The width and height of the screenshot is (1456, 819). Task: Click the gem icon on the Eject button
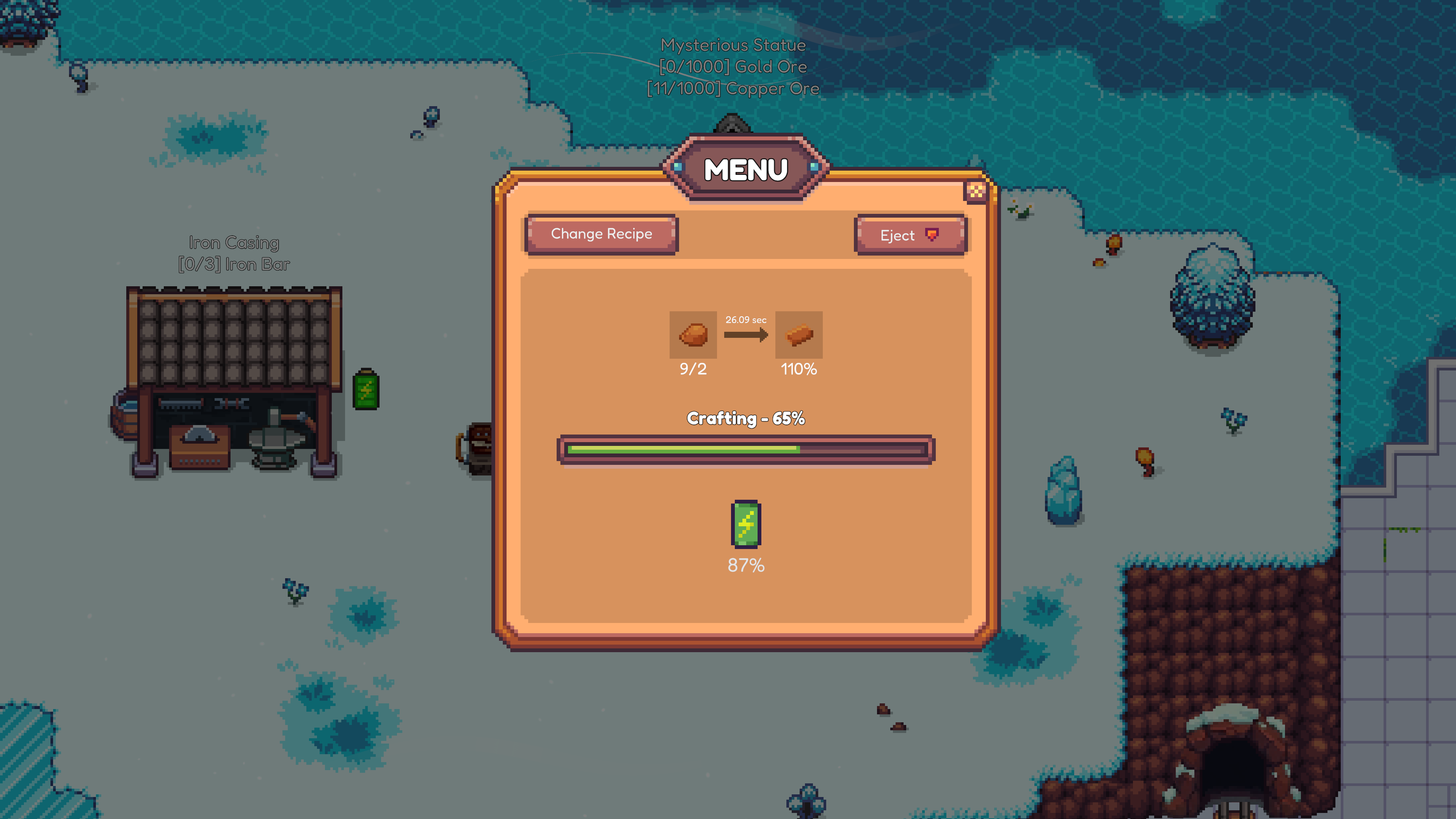coord(933,234)
